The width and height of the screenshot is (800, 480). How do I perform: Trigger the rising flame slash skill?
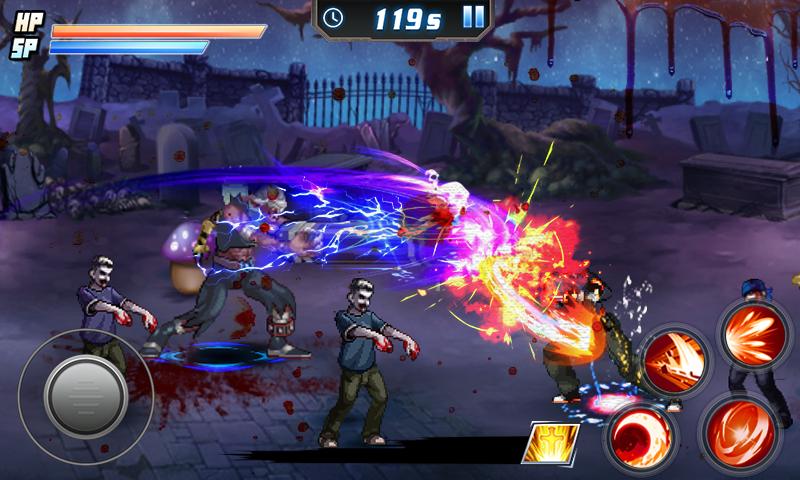[674, 359]
